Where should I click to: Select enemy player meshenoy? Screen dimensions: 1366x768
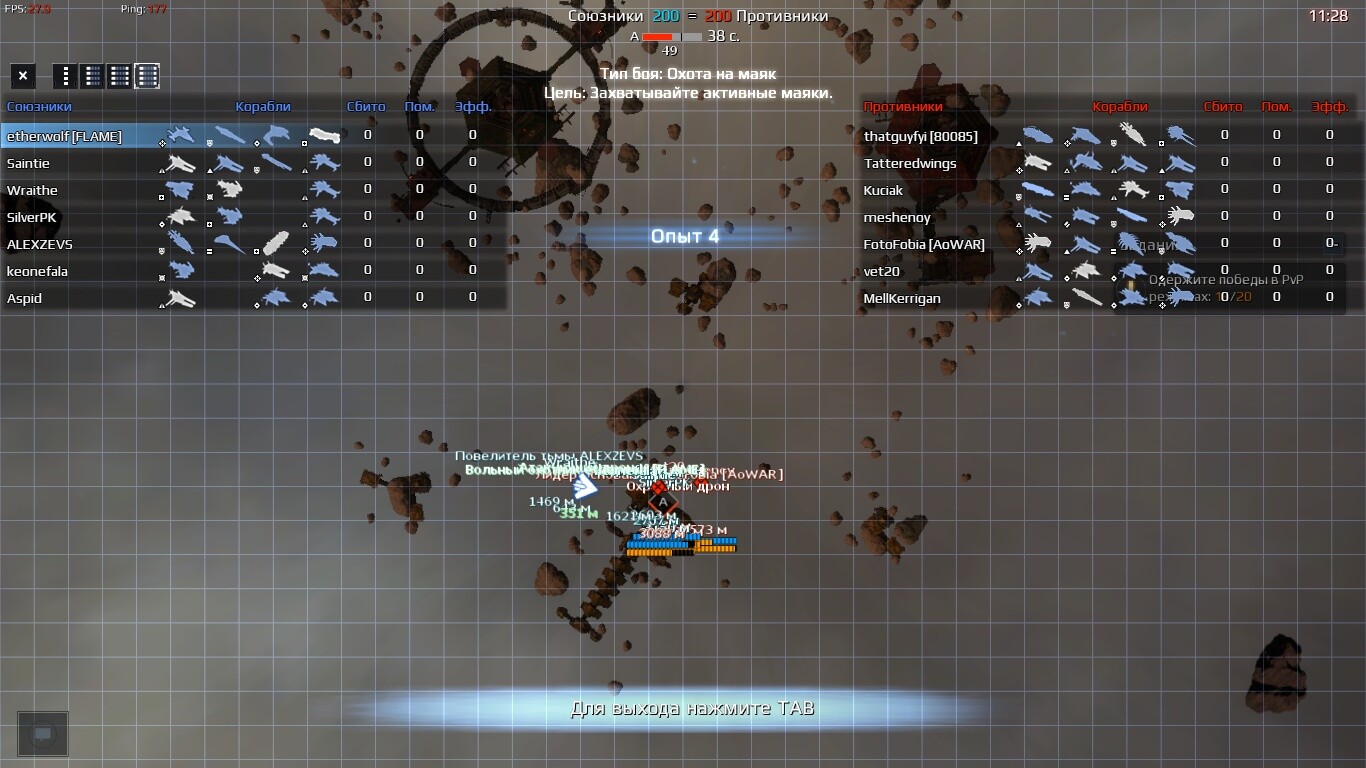(x=897, y=217)
